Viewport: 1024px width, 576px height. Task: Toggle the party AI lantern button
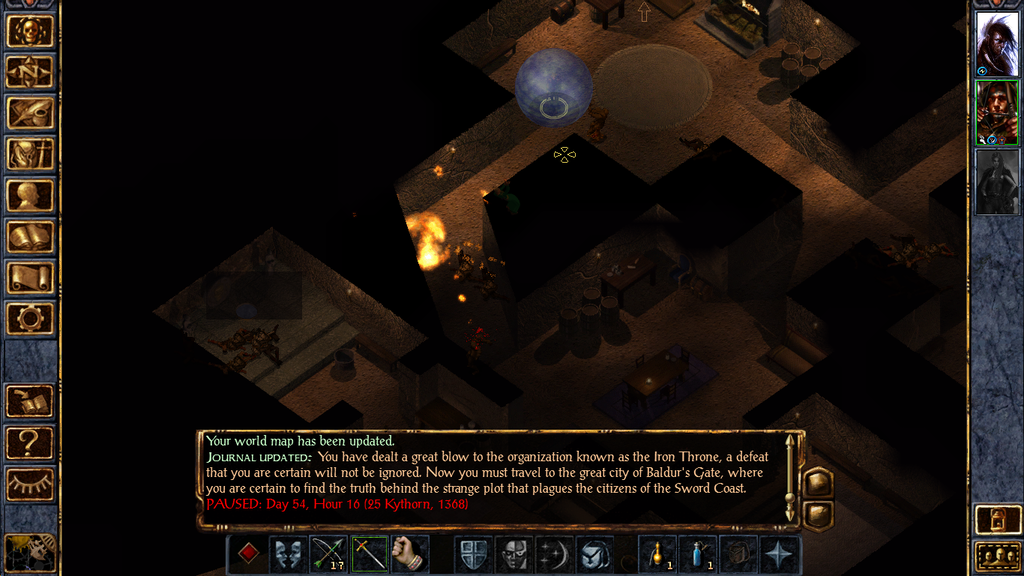996,520
